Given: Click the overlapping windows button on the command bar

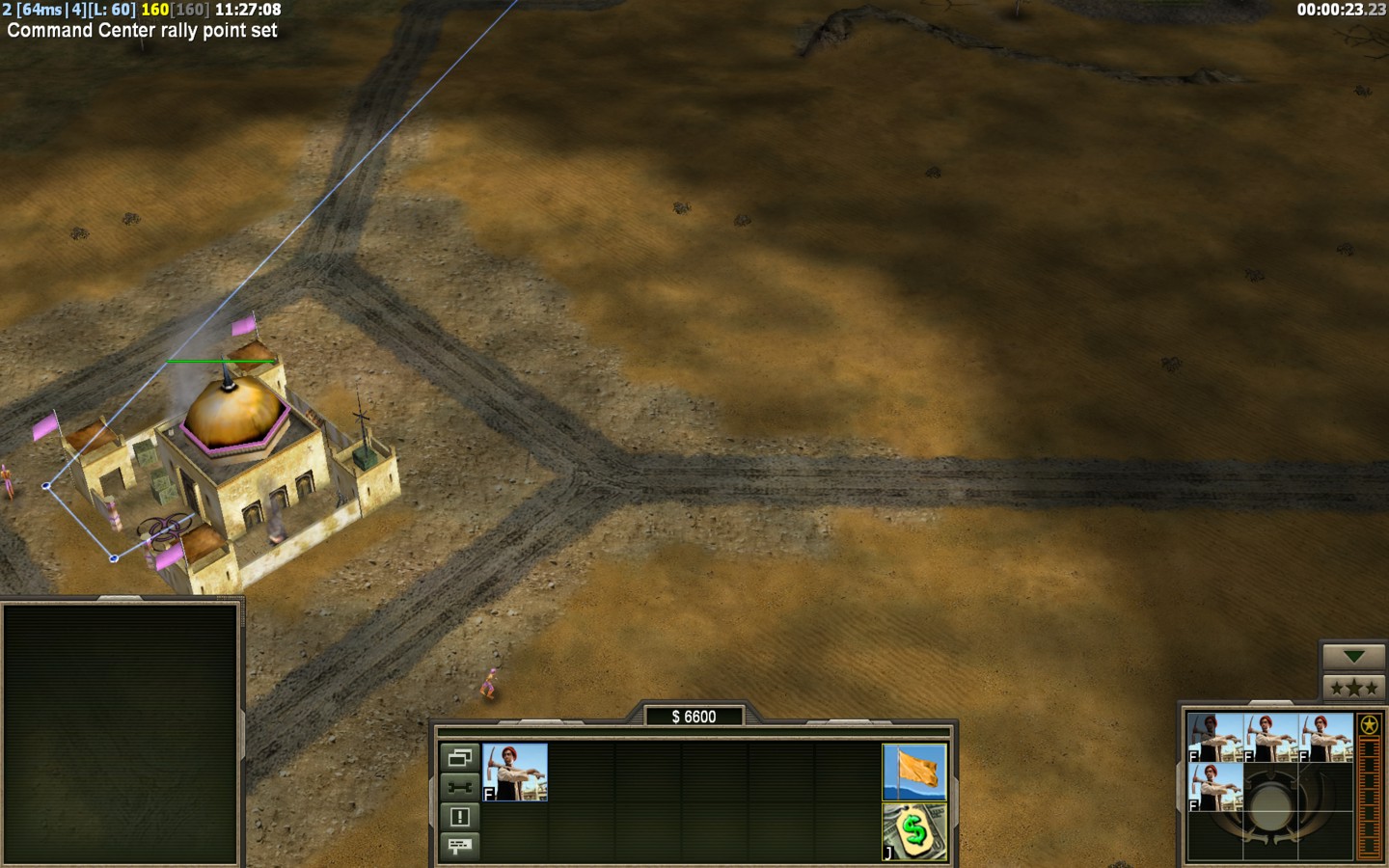Looking at the screenshot, I should point(460,757).
